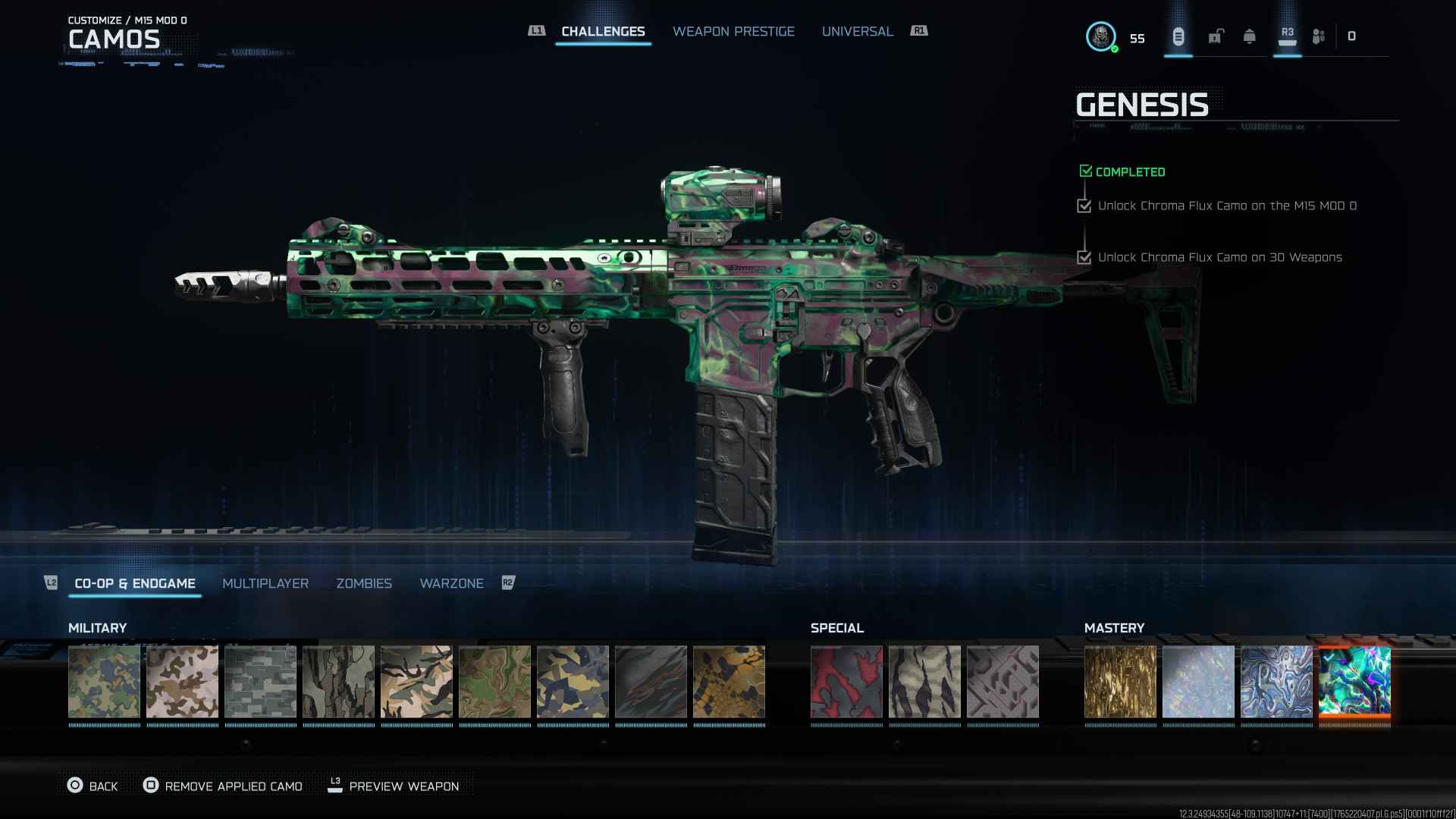Open the notifications bell icon
Screen dimensions: 1456x819
pos(1249,36)
